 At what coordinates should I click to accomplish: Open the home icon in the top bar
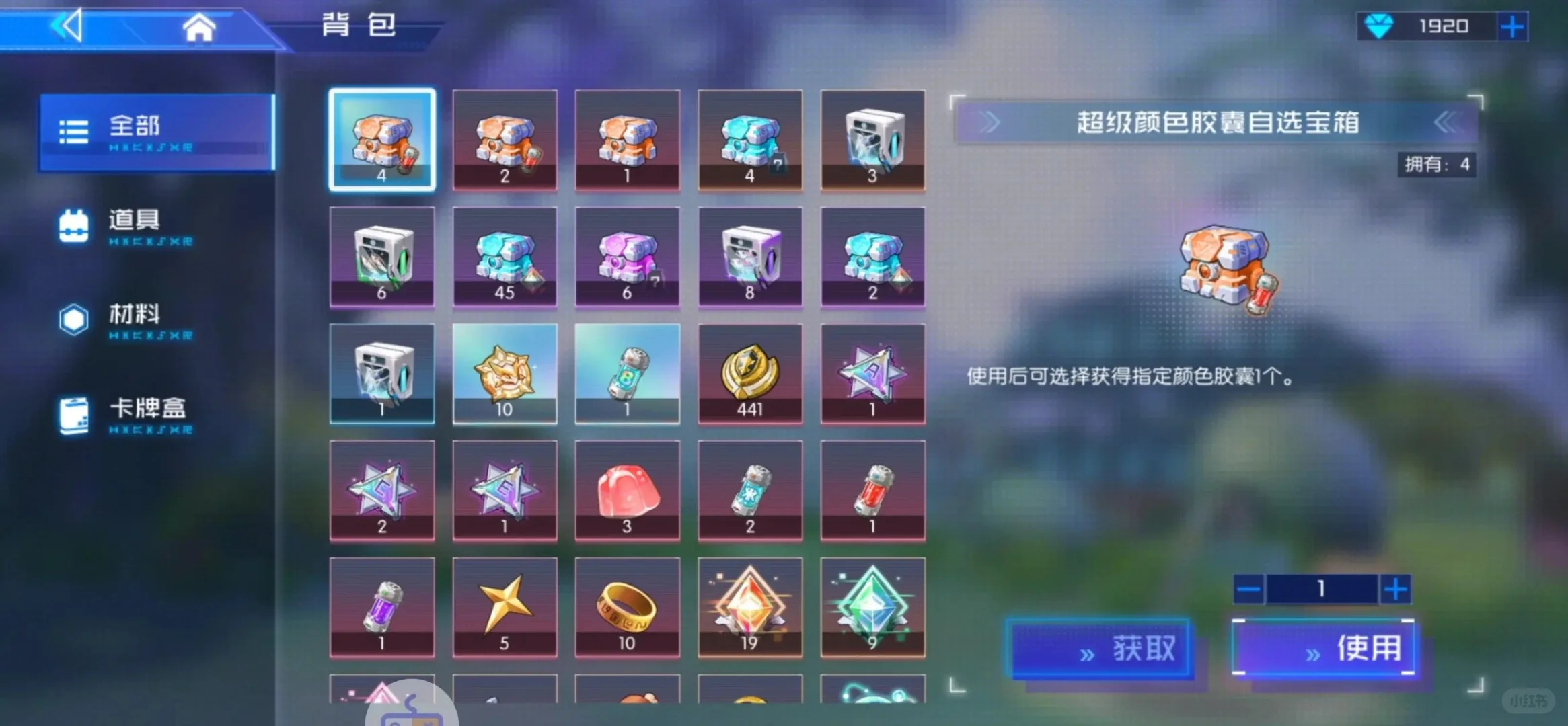point(198,26)
